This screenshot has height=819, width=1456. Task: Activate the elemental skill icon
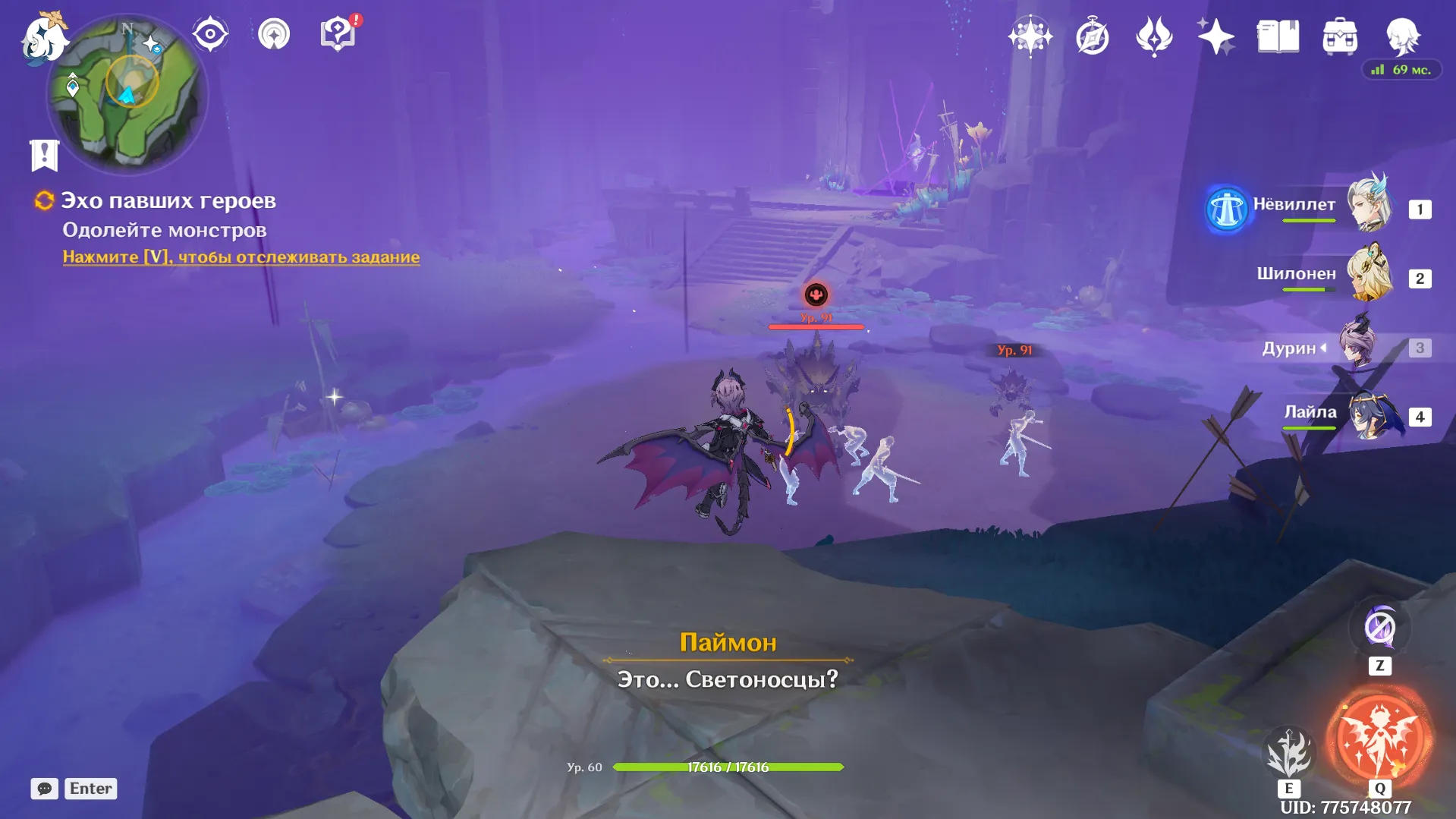(x=1288, y=753)
